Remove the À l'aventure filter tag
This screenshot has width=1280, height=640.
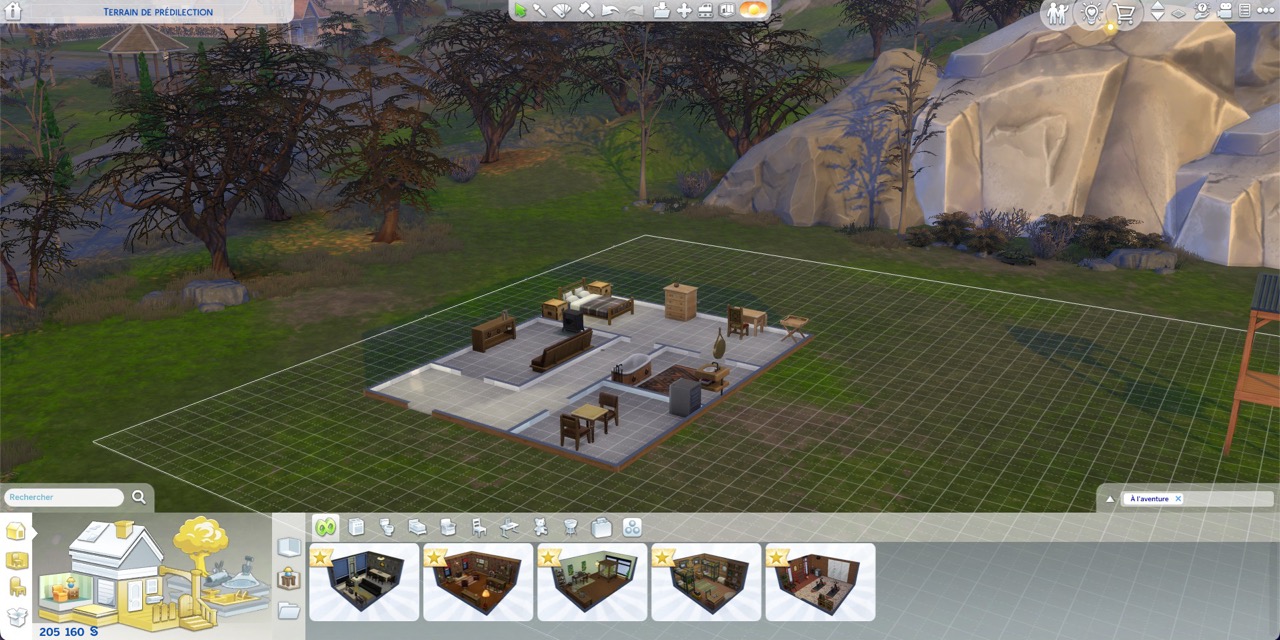[x=1178, y=498]
